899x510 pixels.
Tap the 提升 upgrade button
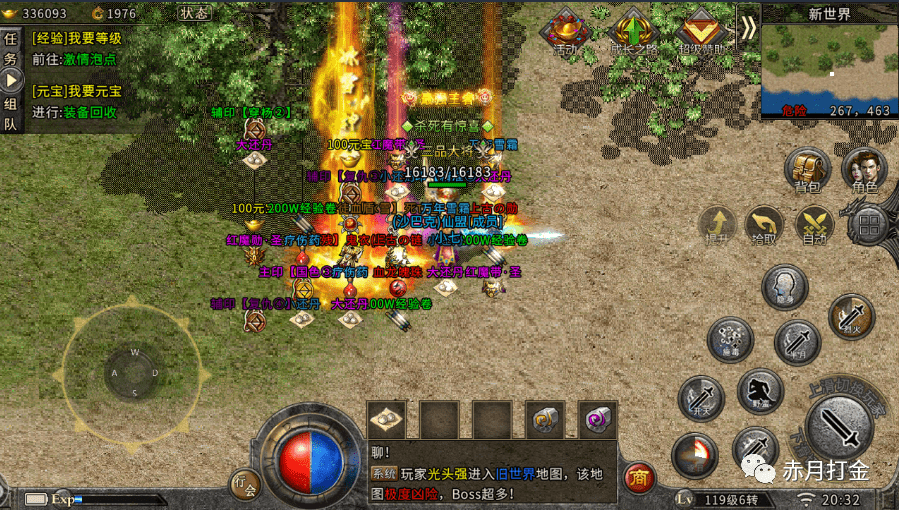[717, 225]
